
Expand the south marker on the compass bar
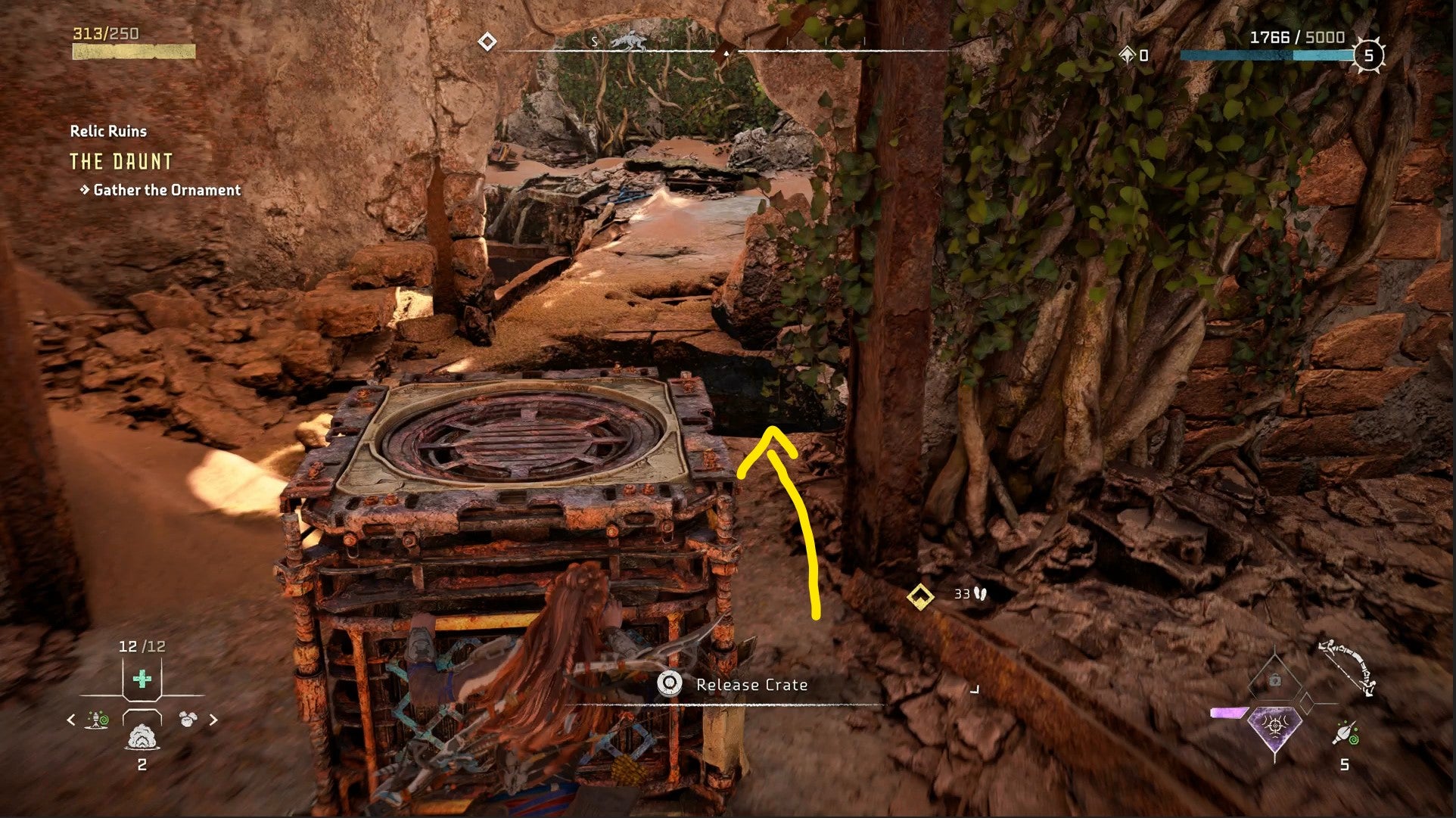[596, 42]
